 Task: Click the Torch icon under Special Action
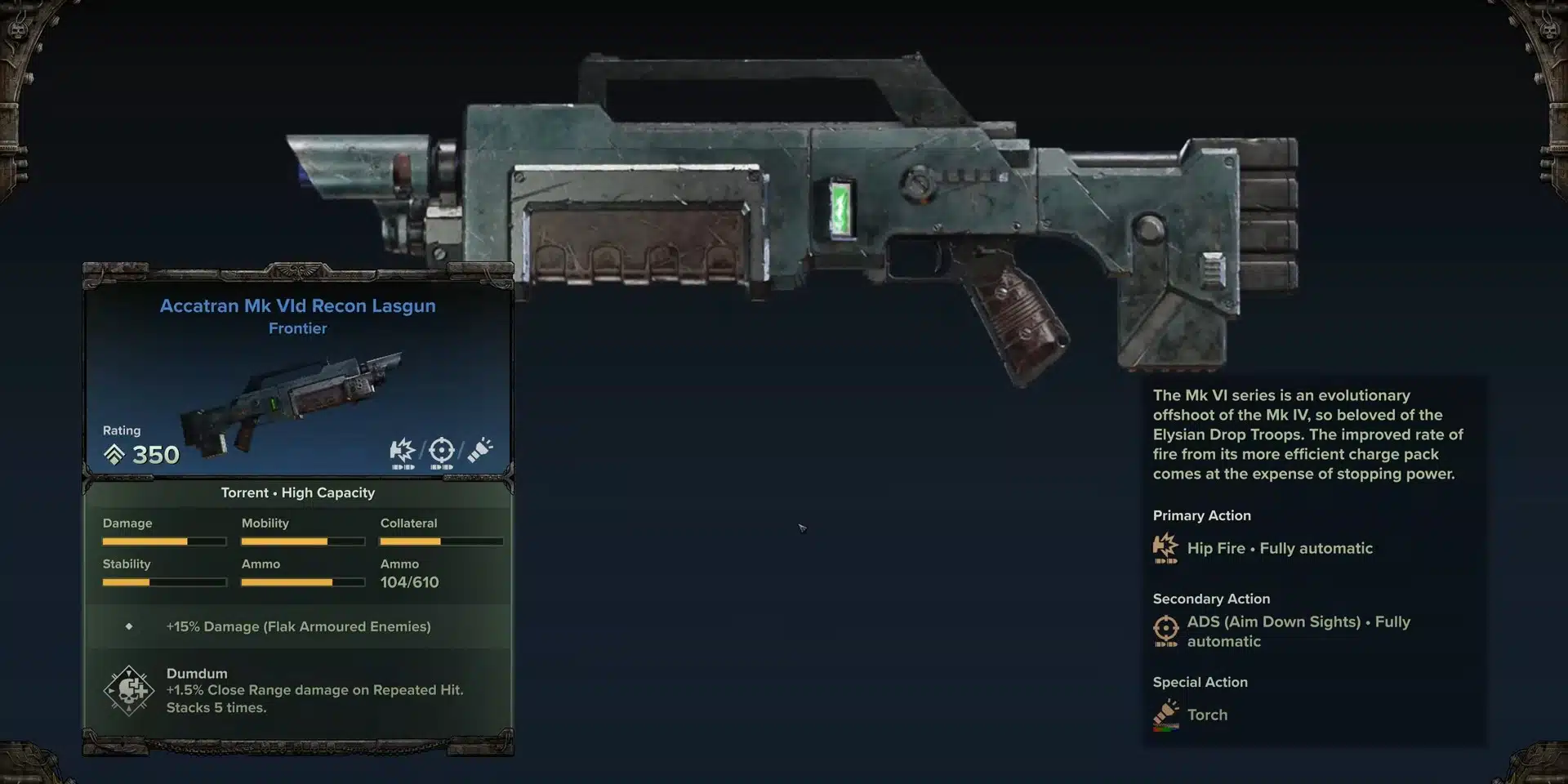coord(1165,714)
